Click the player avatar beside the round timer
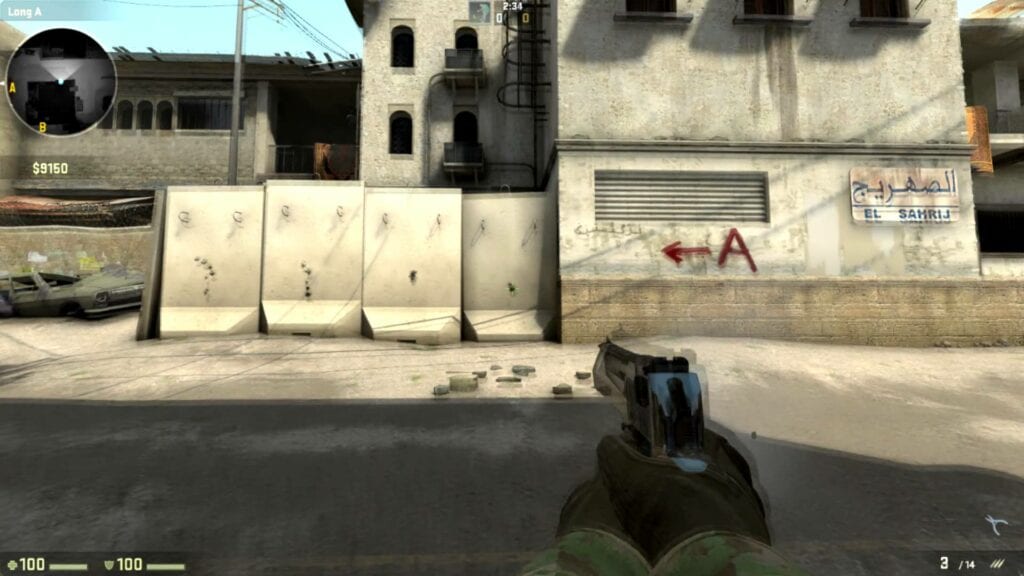The height and width of the screenshot is (576, 1024). tap(480, 12)
